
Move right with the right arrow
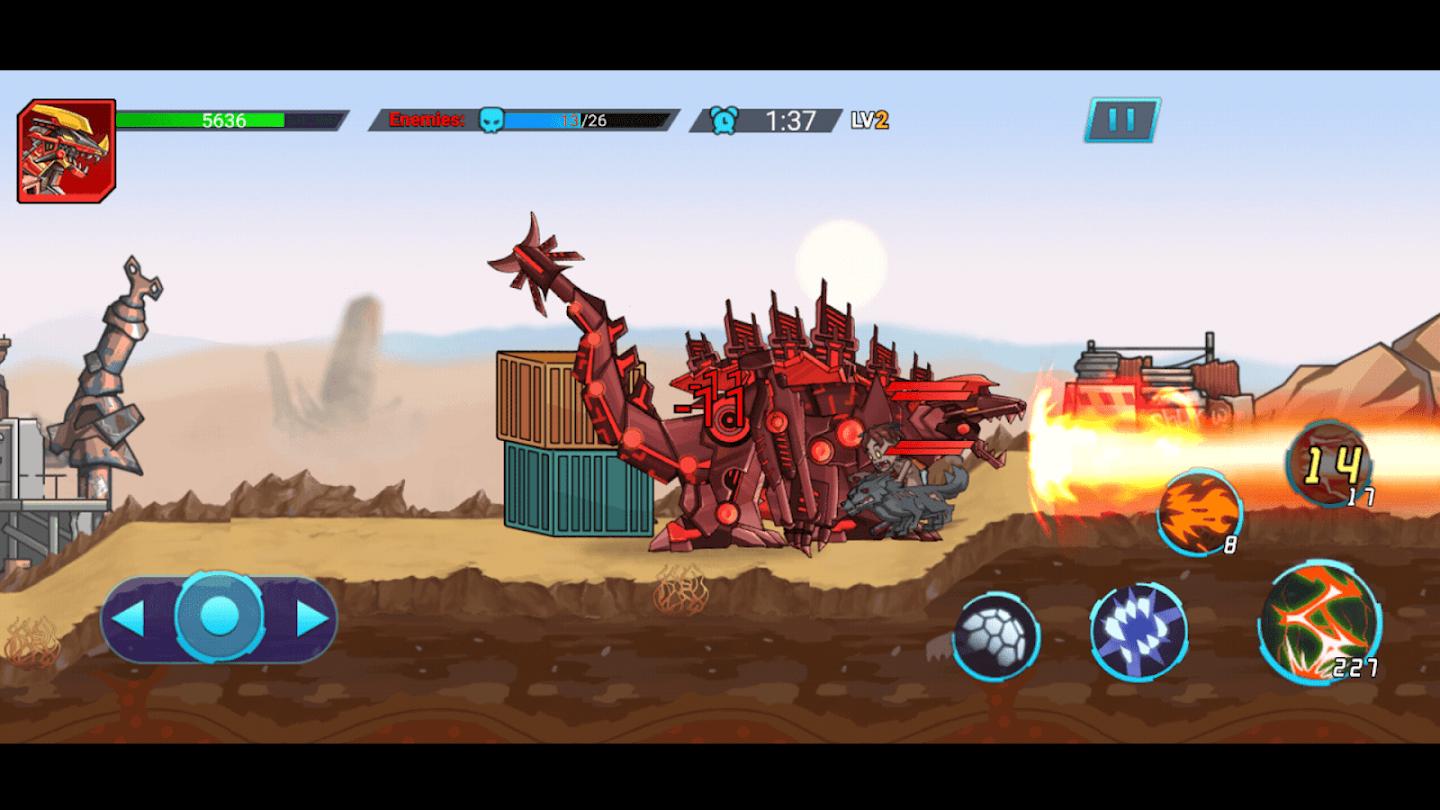[x=312, y=619]
